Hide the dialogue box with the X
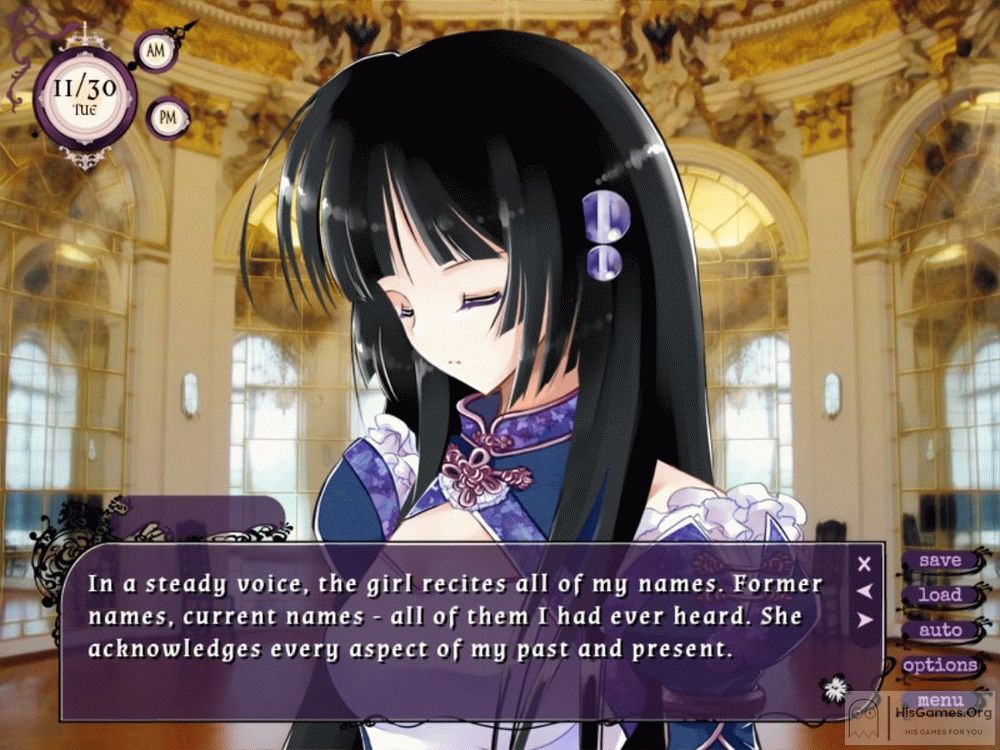The image size is (1000, 750). point(865,564)
